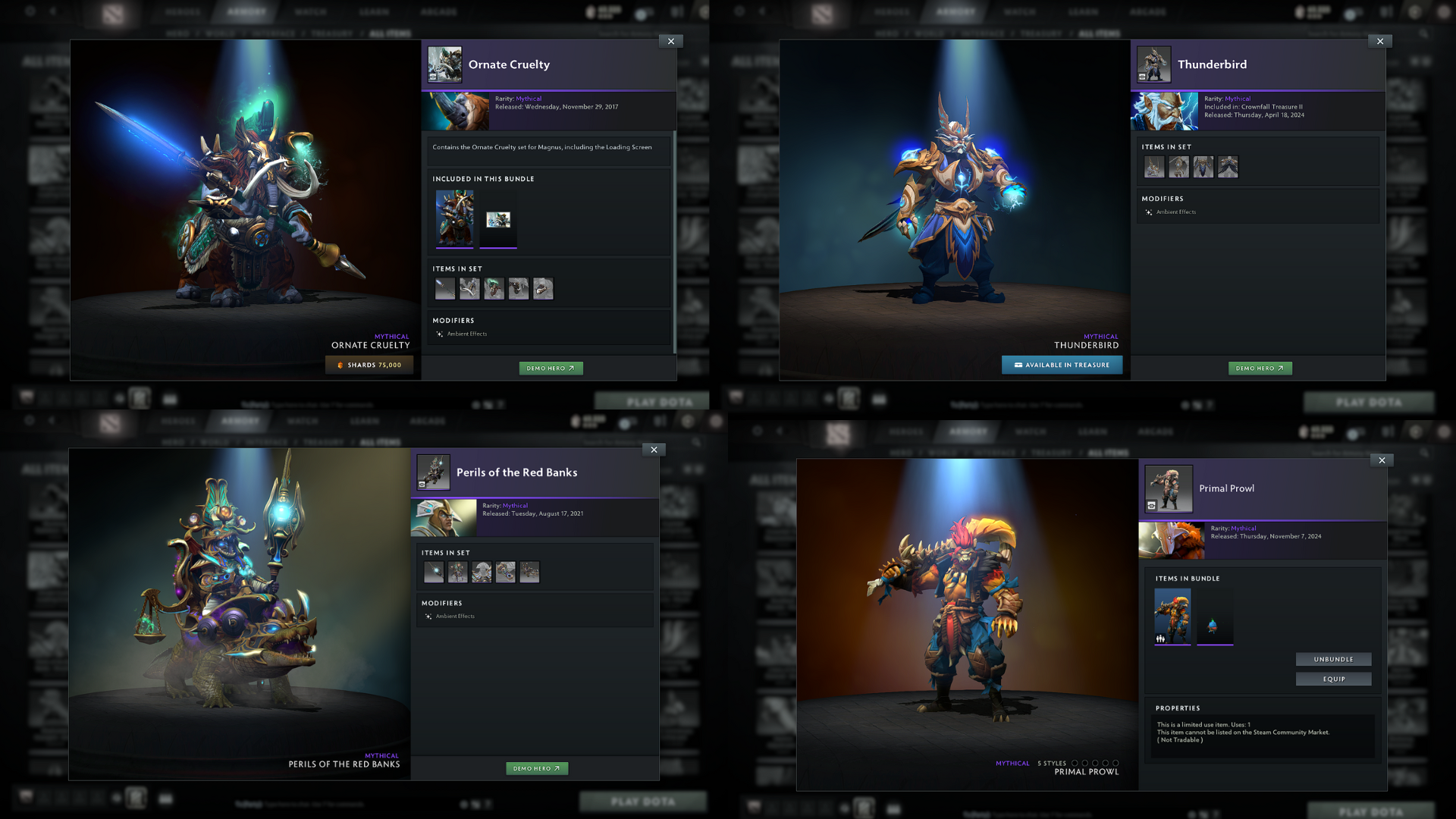Click the treasure chest icon on Available In Treasure
This screenshot has width=1456, height=819.
coord(1018,365)
